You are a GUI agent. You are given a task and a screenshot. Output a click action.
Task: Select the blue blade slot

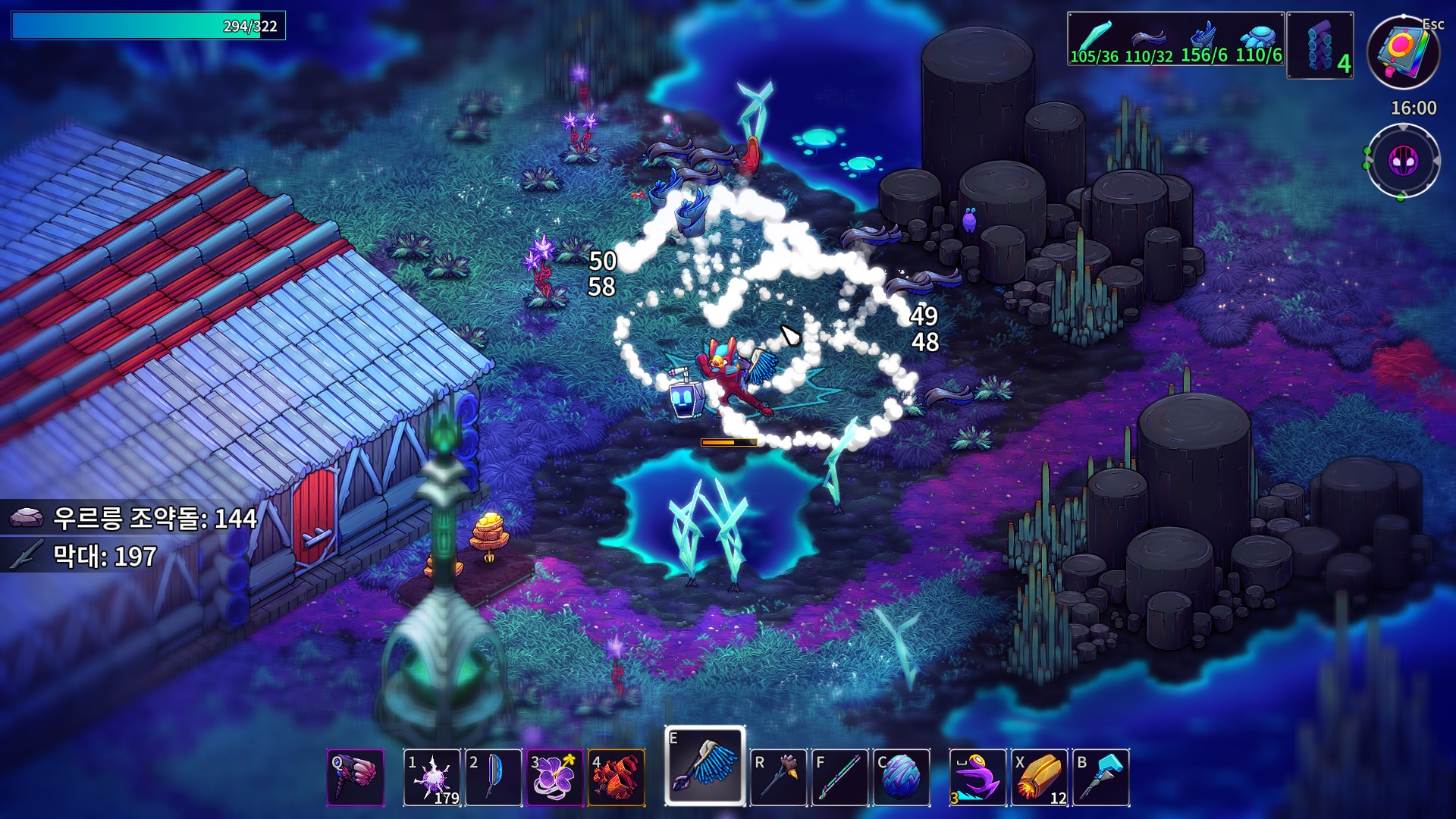tap(494, 777)
